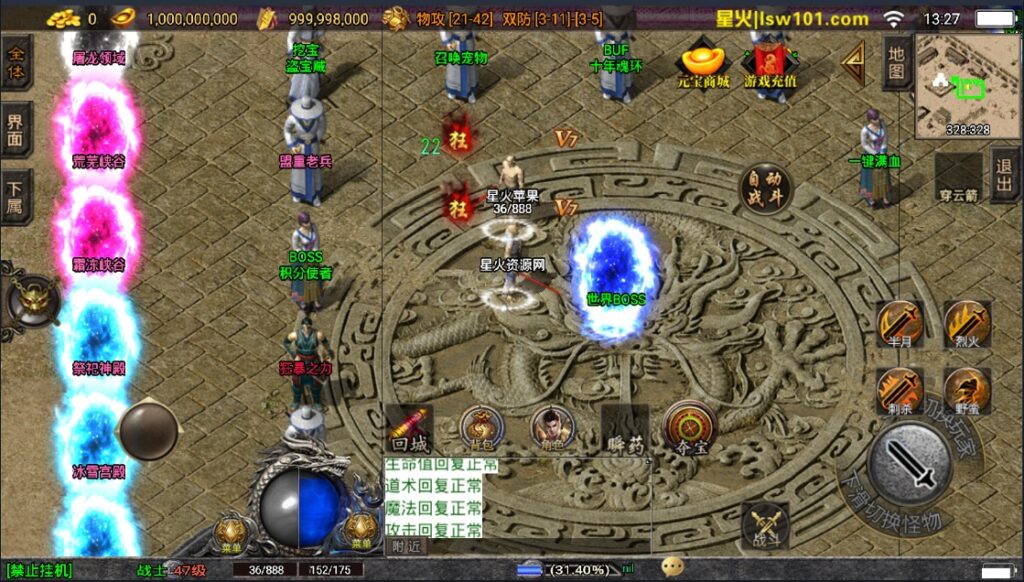Open the 夺宝 treasure wheel
This screenshot has height=582, width=1024.
[x=690, y=427]
